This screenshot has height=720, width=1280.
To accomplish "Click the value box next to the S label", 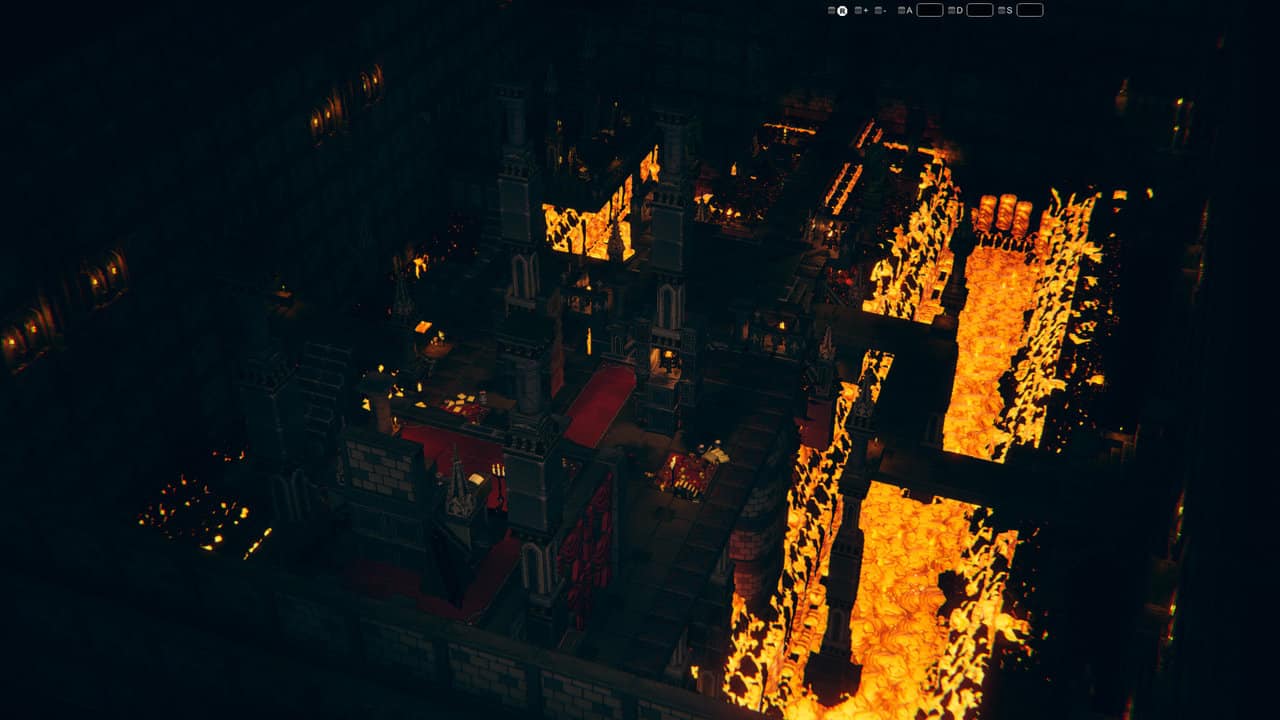I will pyautogui.click(x=1028, y=10).
